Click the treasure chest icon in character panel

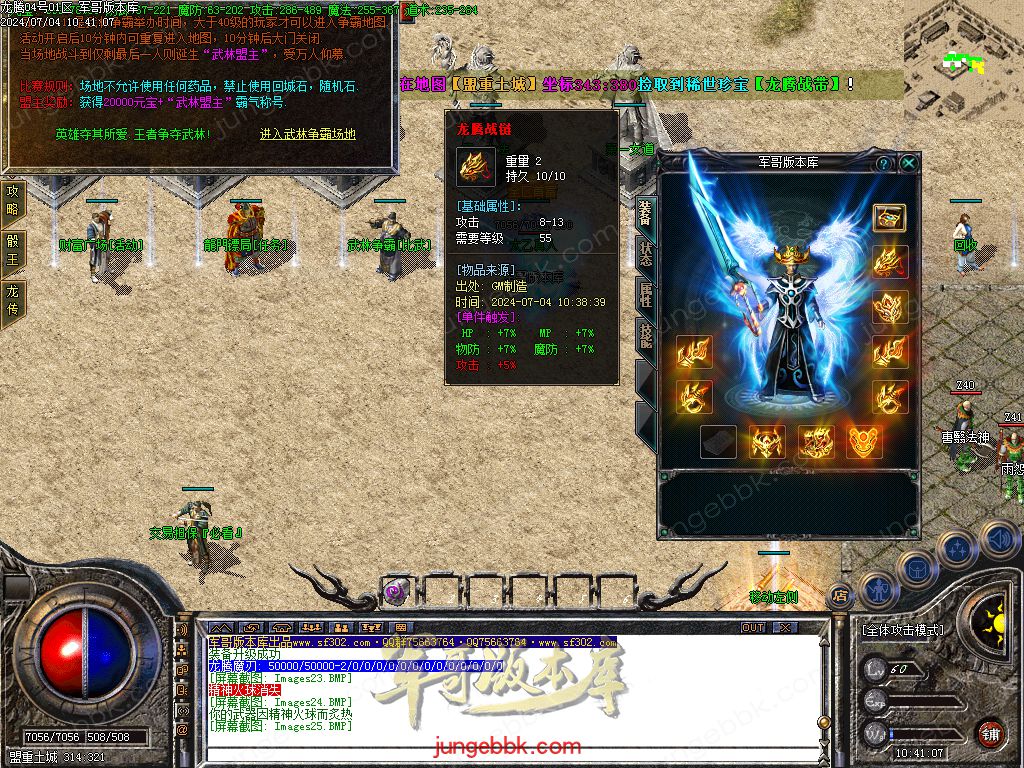pyautogui.click(x=888, y=217)
